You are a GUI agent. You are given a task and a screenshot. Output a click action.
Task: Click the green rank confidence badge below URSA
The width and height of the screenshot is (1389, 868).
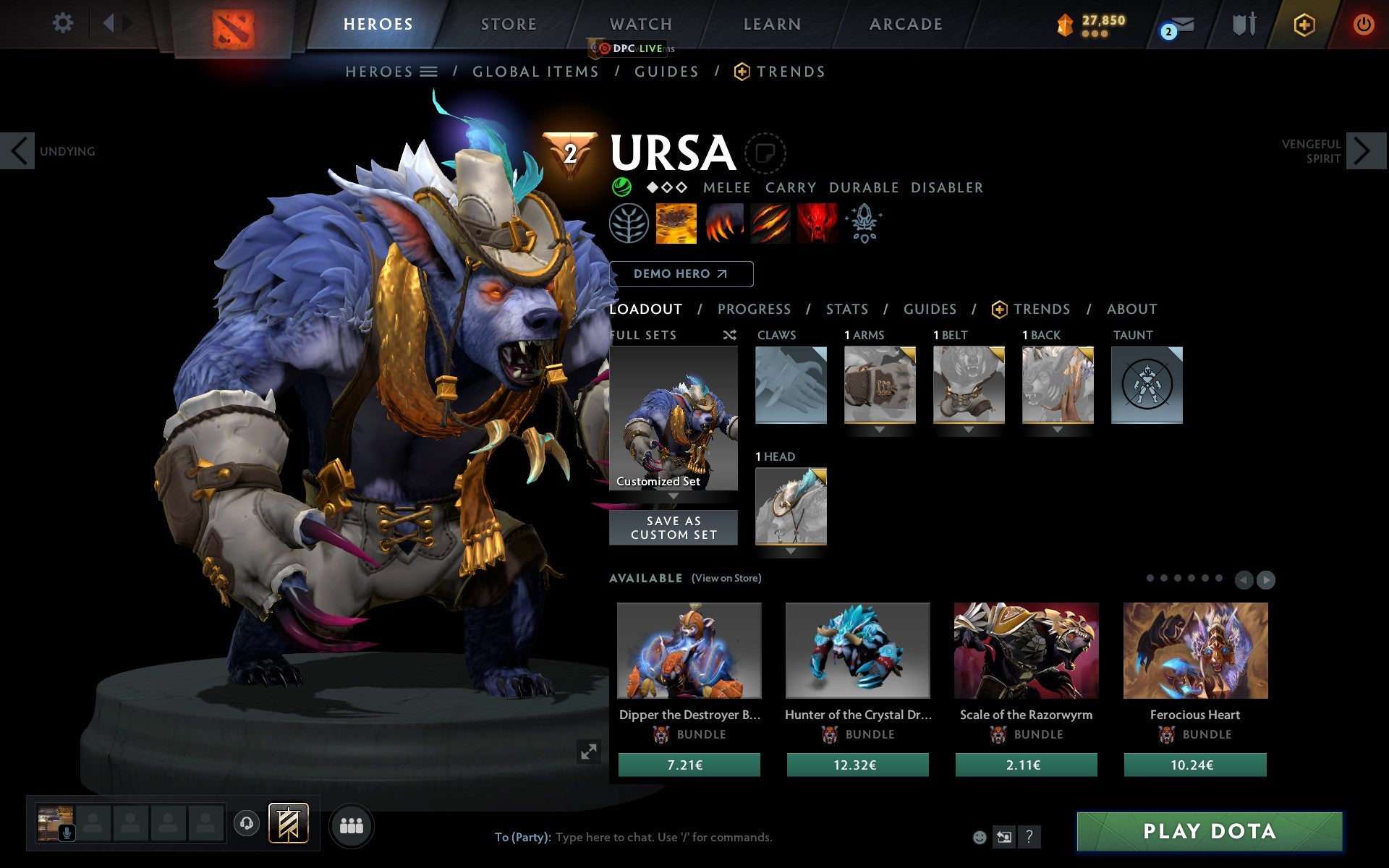tap(621, 187)
